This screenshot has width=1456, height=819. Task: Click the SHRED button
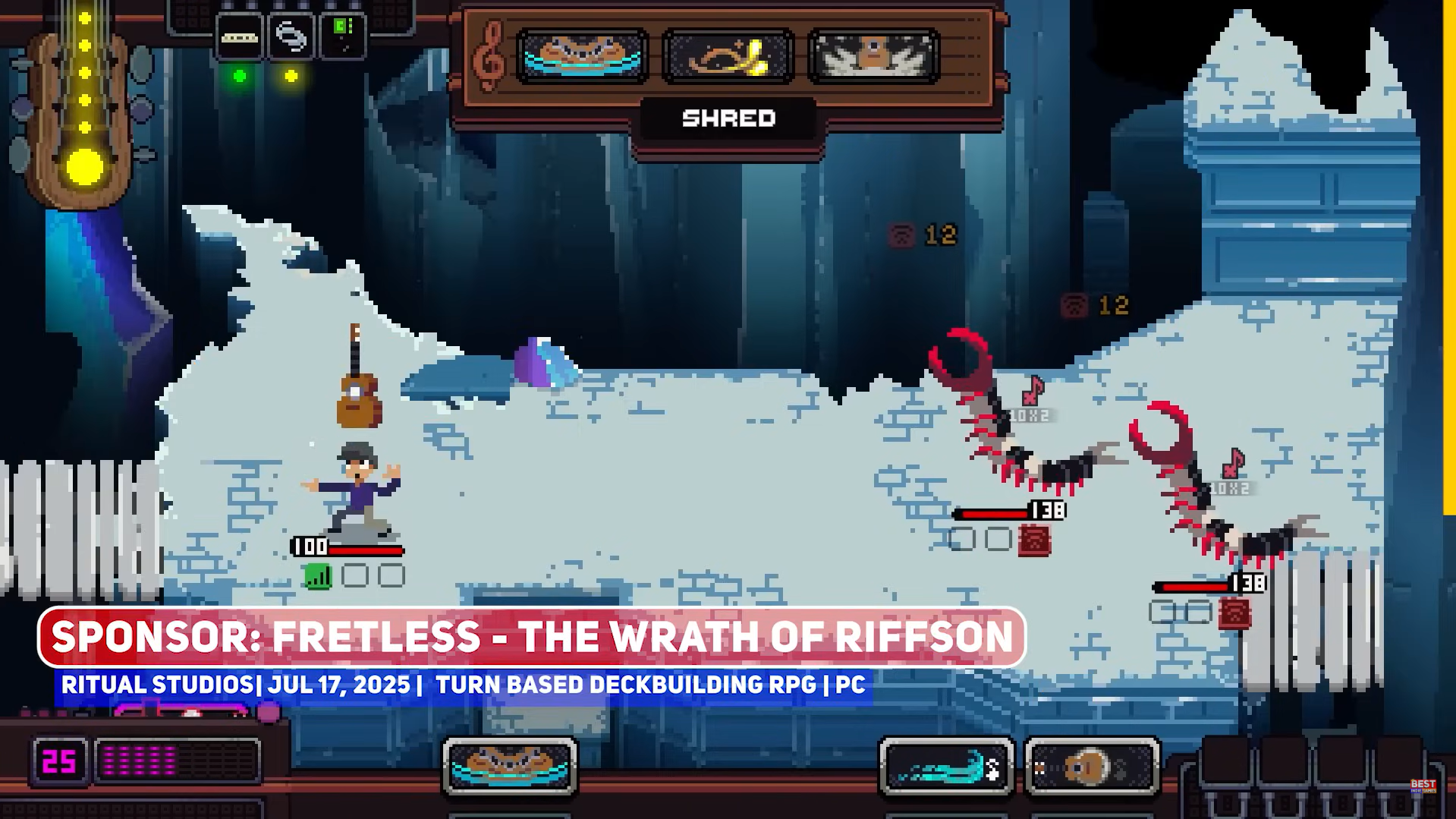click(x=728, y=118)
